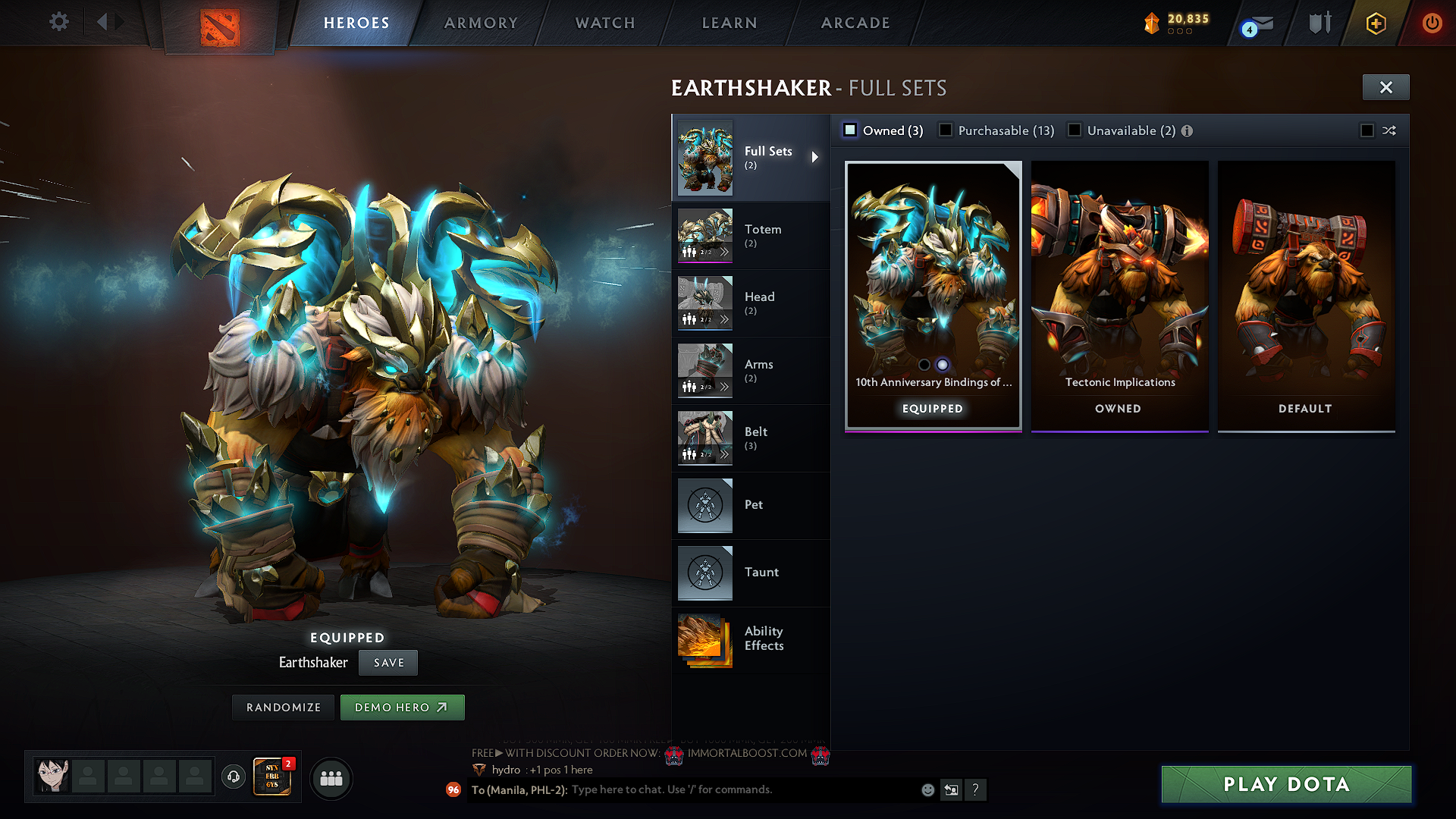Switch to the ARCADE tab

(x=855, y=23)
